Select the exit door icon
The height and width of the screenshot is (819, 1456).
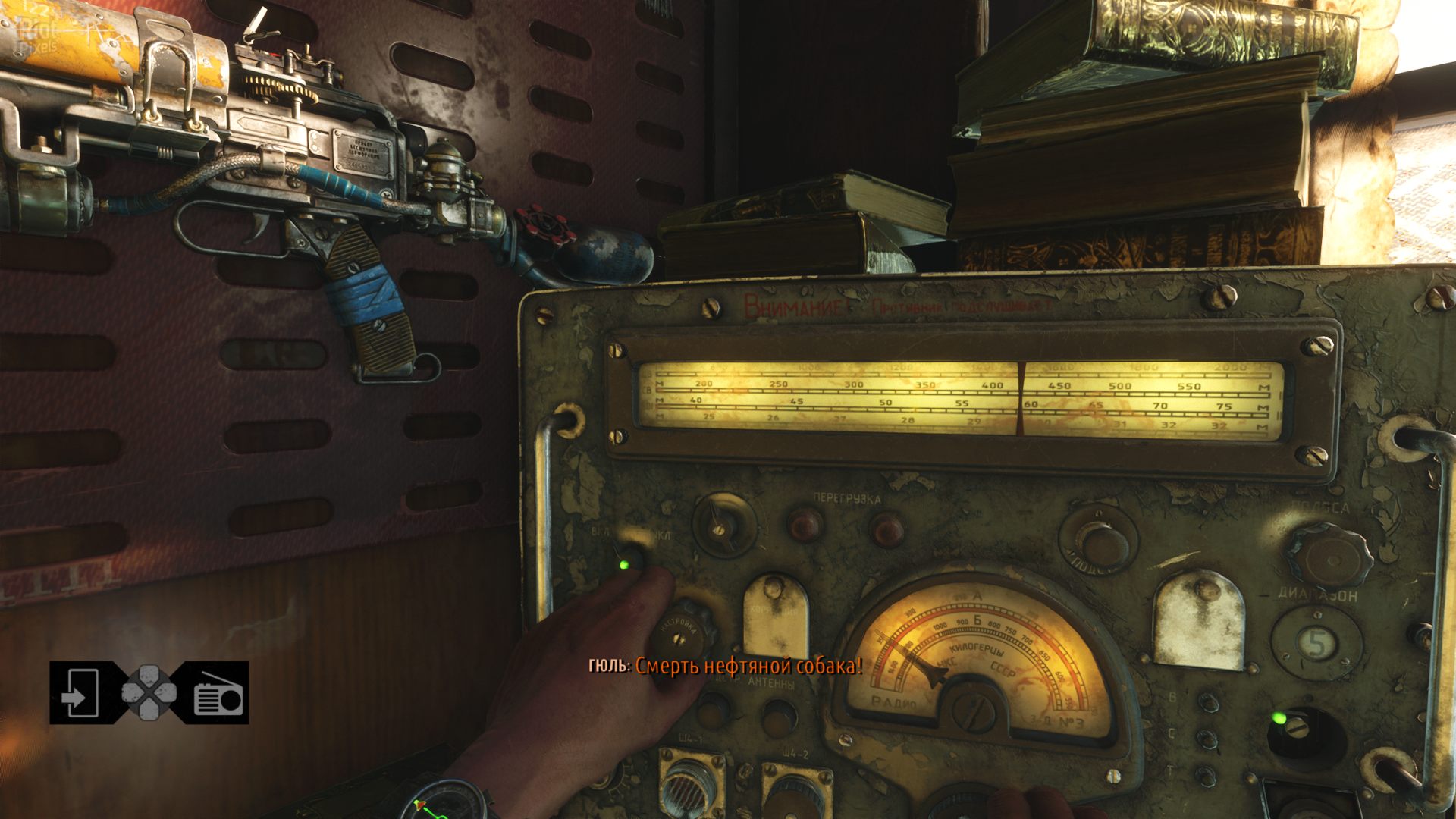(79, 692)
